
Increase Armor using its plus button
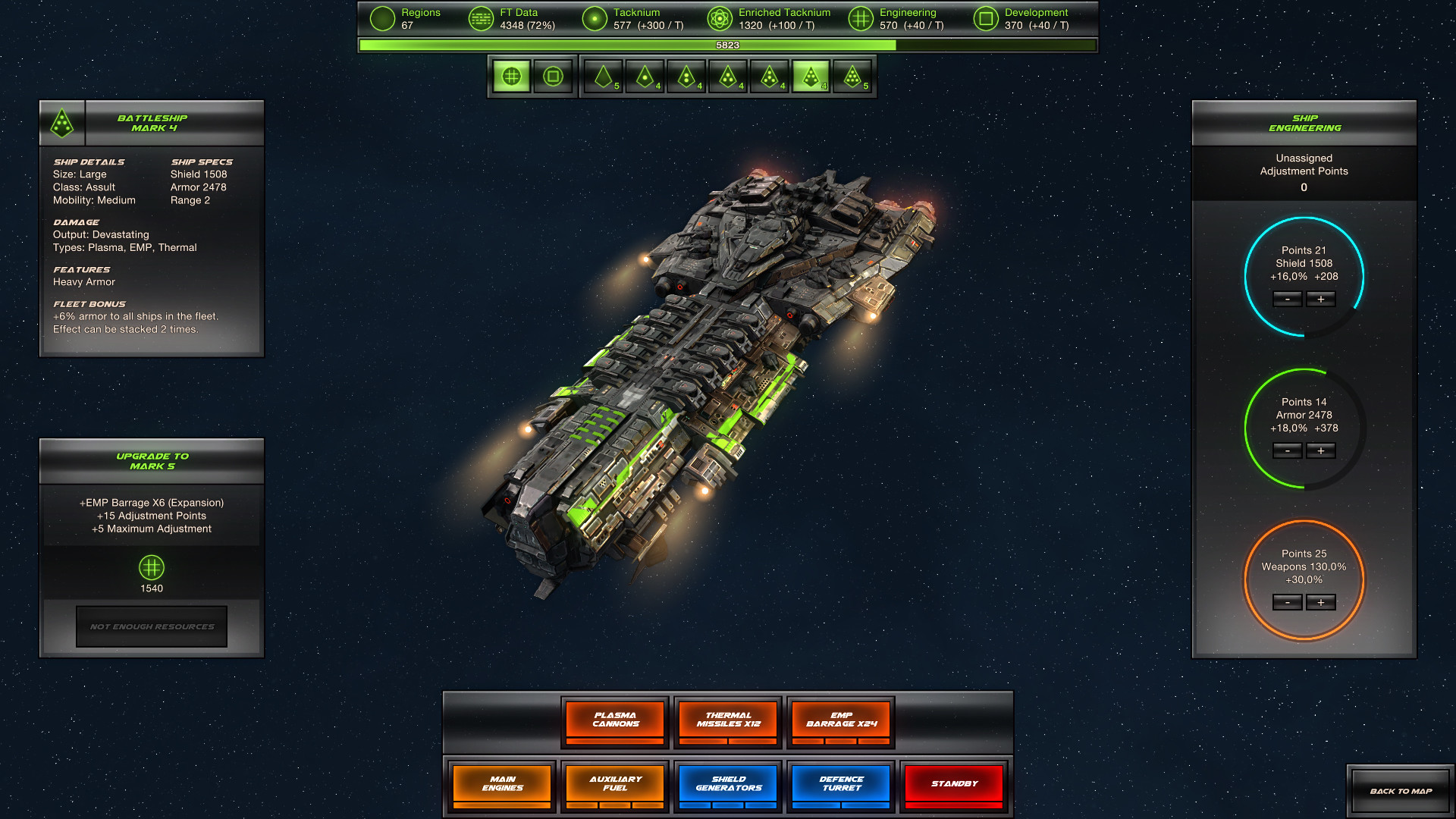pyautogui.click(x=1321, y=451)
